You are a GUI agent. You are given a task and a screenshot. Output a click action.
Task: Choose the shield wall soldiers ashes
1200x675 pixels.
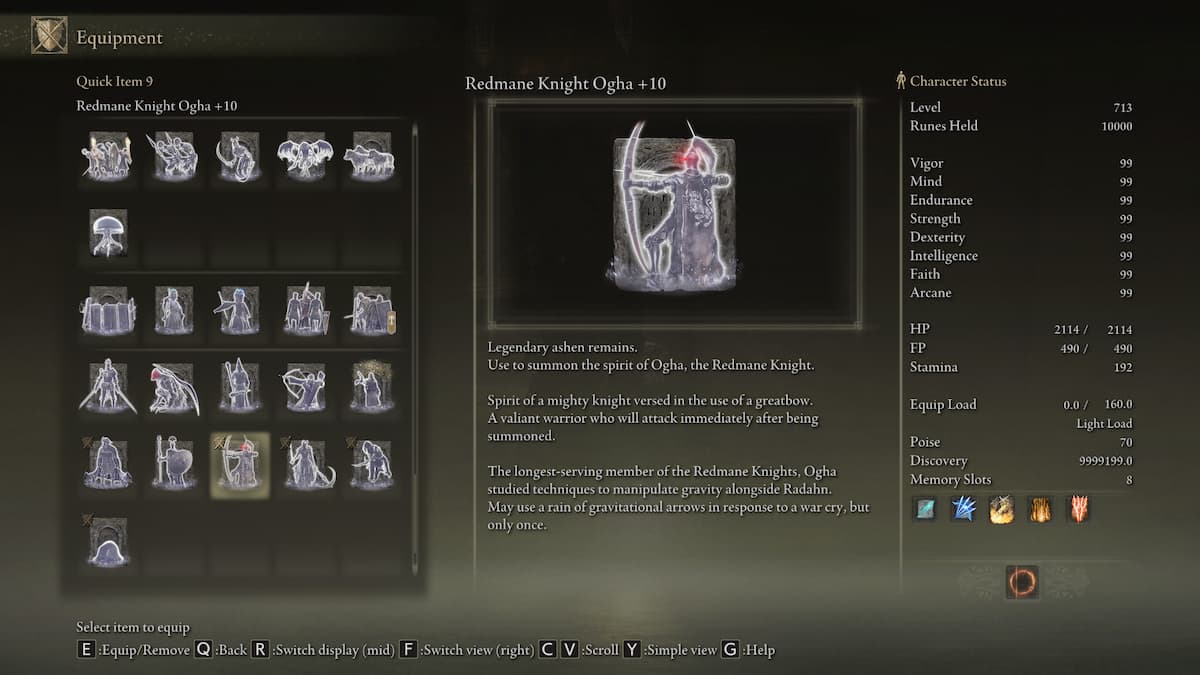pyautogui.click(x=107, y=310)
